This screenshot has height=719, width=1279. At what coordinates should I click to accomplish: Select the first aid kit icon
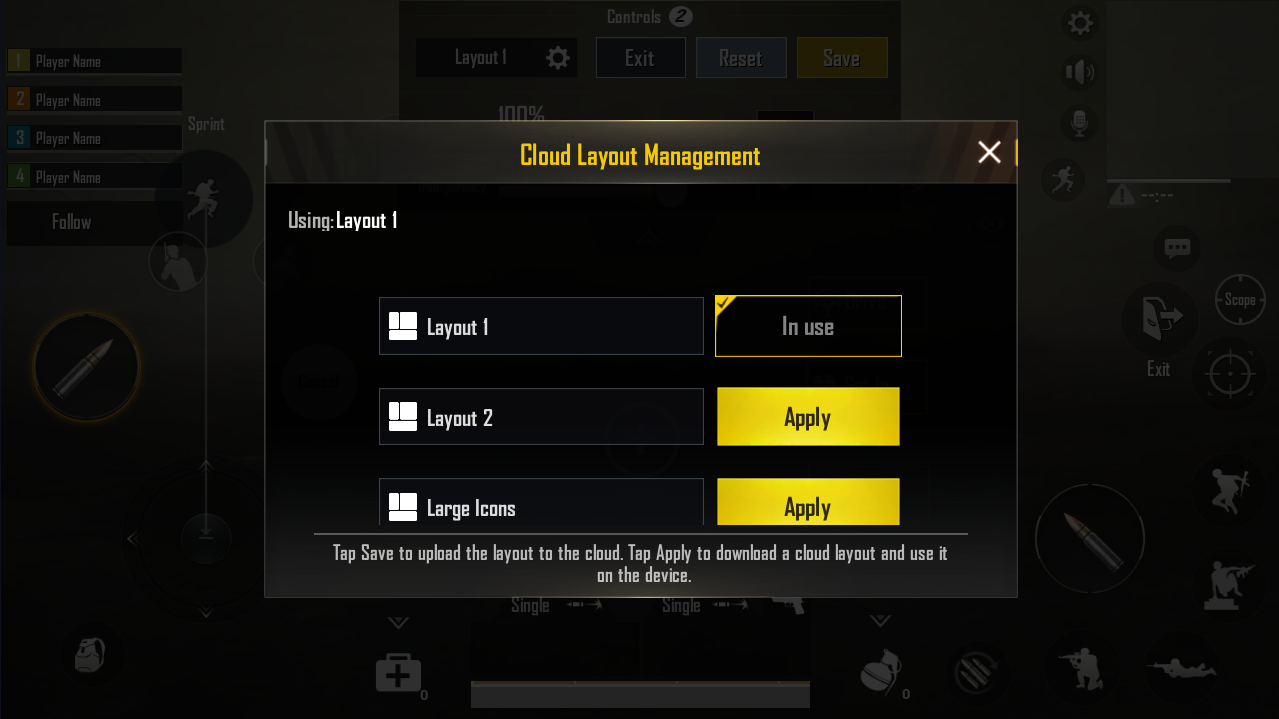[x=397, y=673]
